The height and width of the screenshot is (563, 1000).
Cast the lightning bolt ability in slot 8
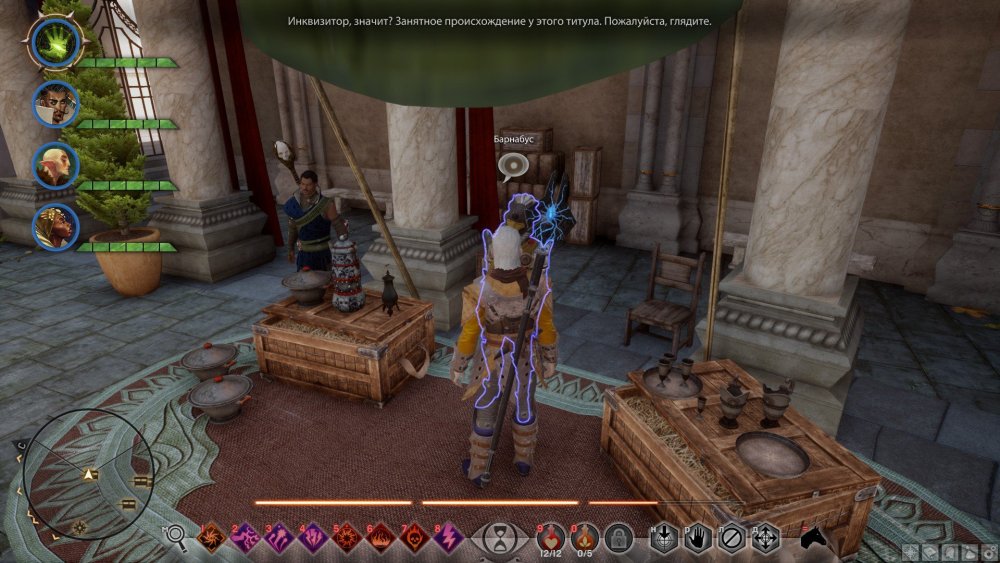[449, 539]
